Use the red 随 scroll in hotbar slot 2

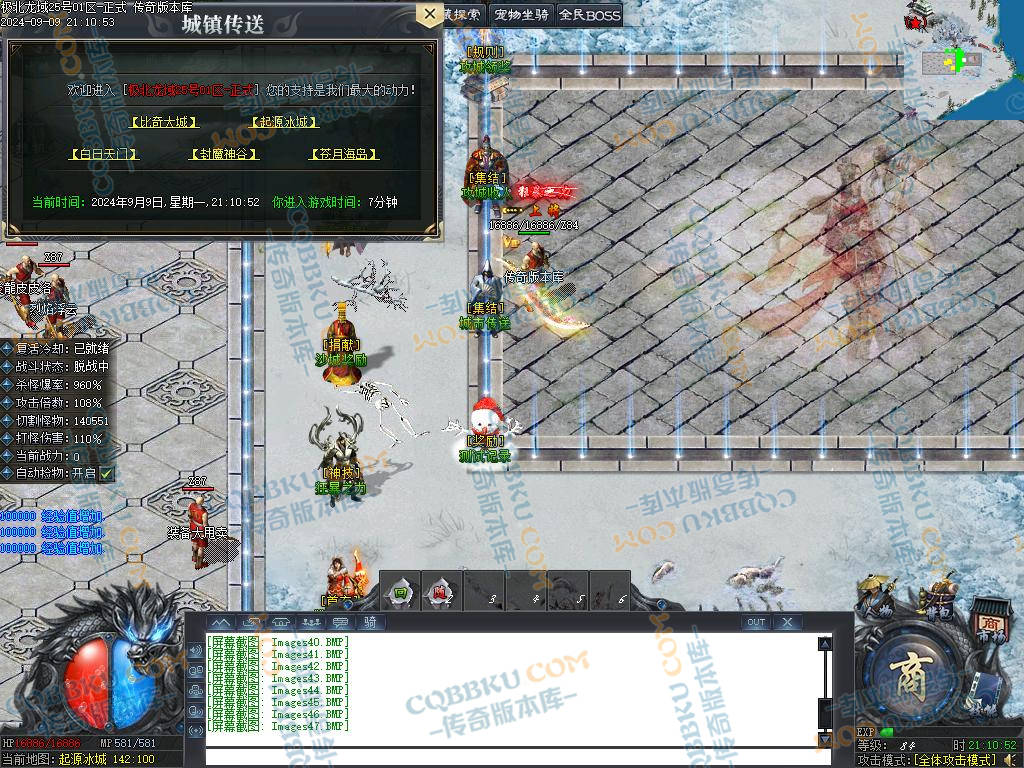click(x=441, y=591)
